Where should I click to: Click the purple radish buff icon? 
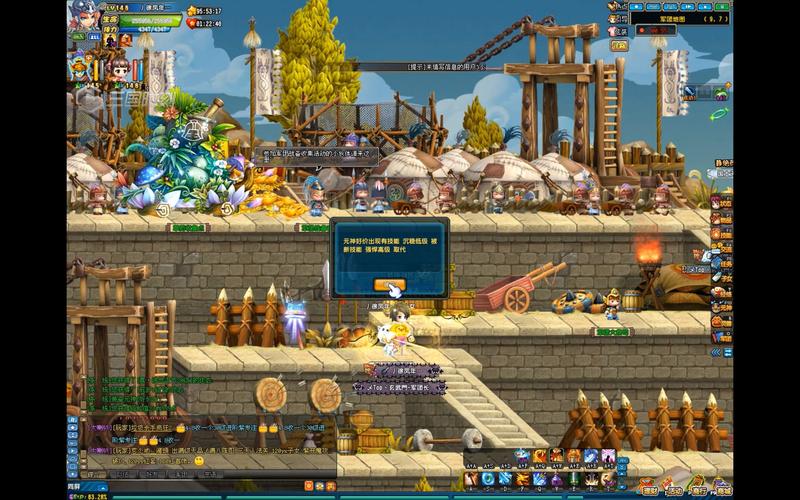coord(721,92)
